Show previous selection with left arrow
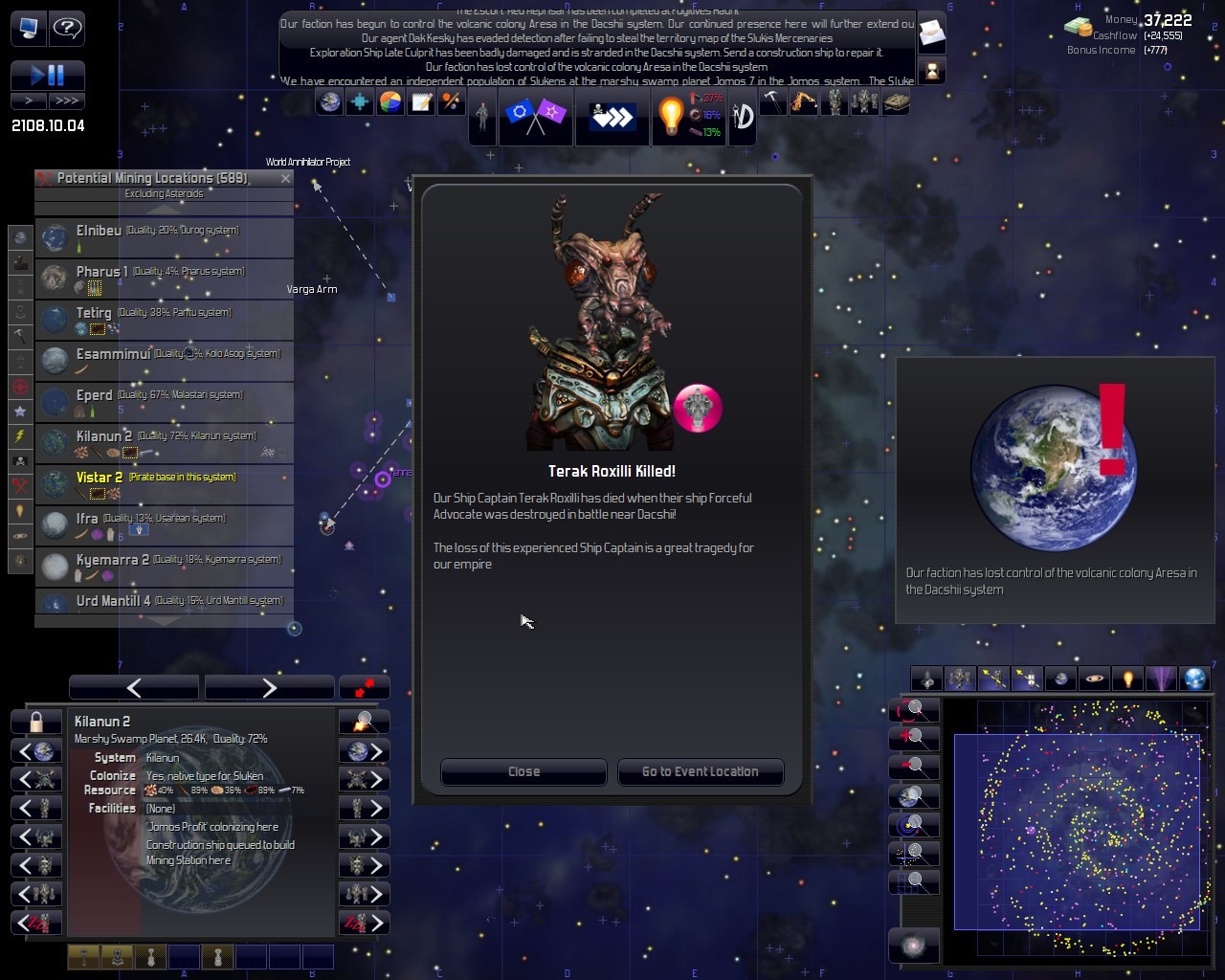Screen dimensions: 1225x980 (x=134, y=687)
